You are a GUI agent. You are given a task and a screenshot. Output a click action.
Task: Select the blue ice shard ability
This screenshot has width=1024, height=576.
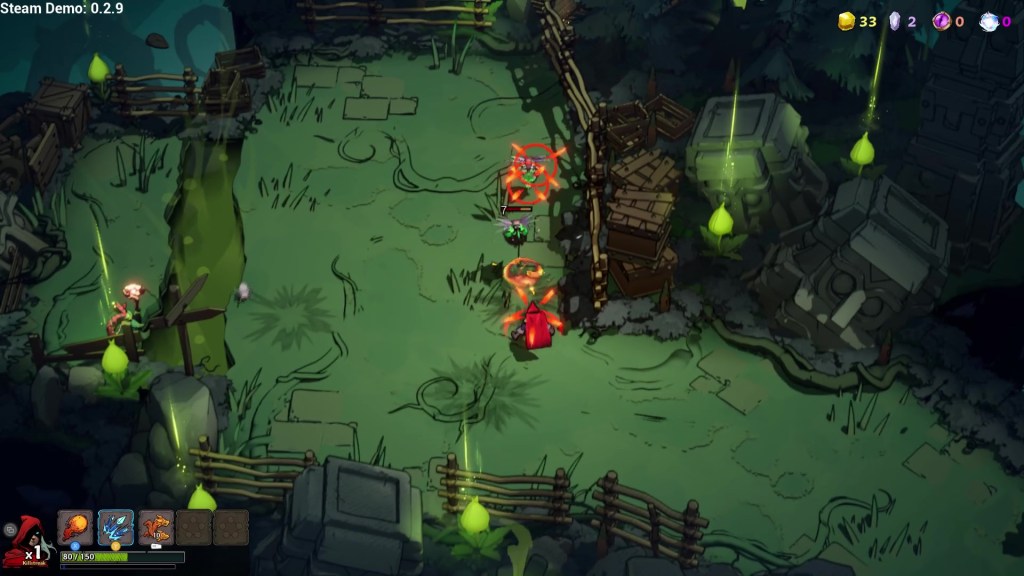(116, 527)
